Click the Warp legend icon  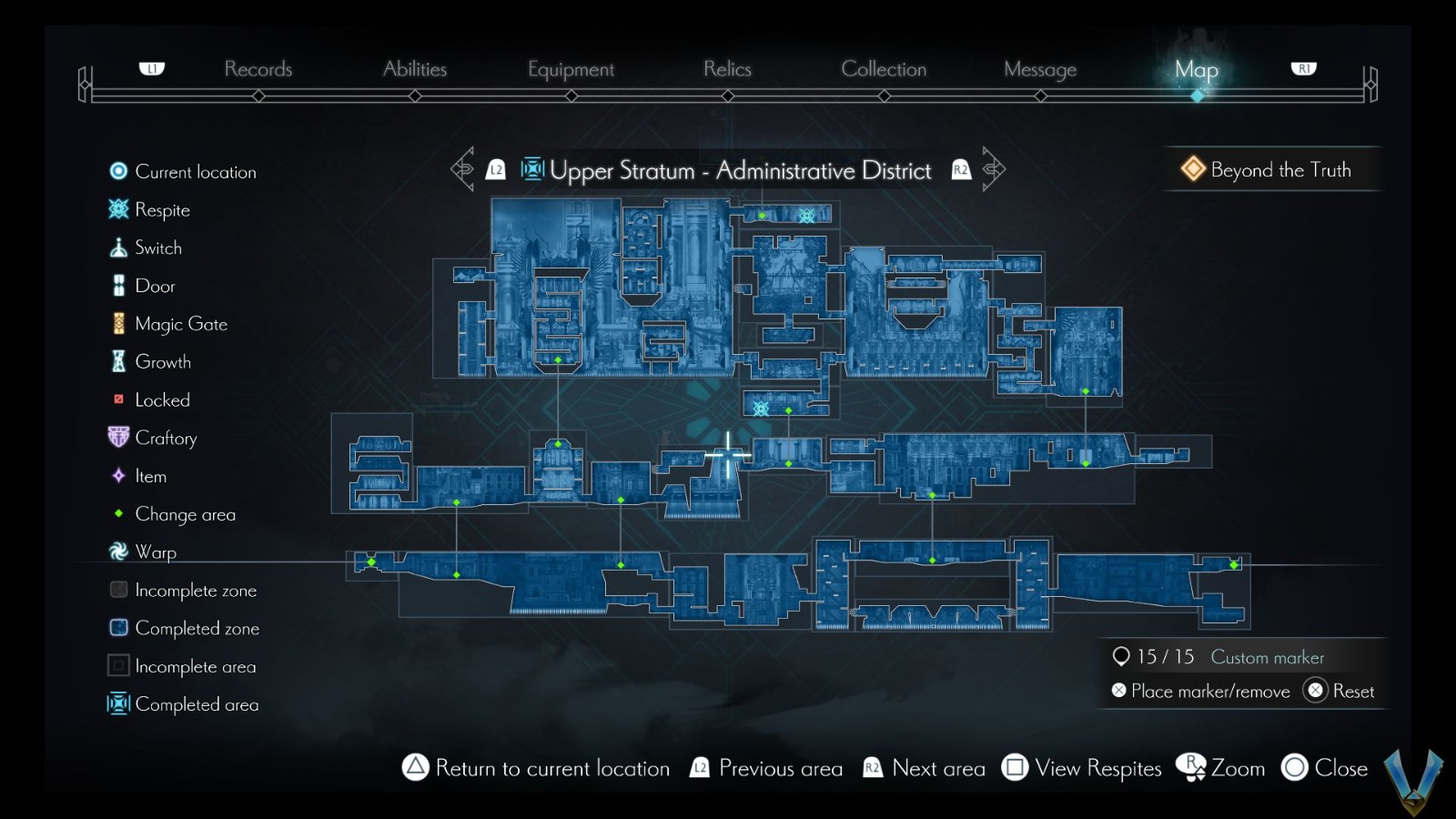[x=118, y=551]
